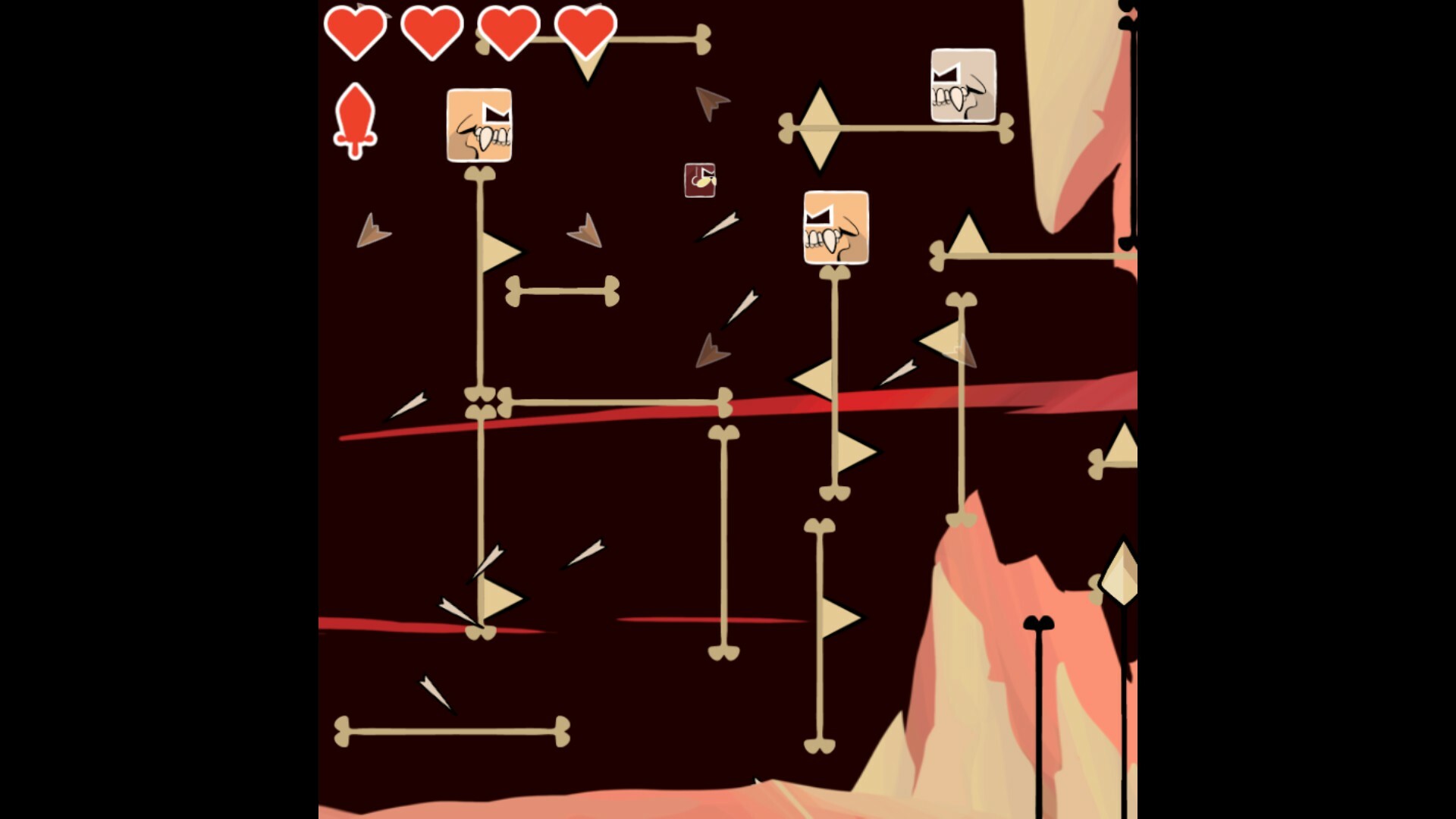
Task: Select the face block in the top right area
Action: pyautogui.click(x=963, y=83)
